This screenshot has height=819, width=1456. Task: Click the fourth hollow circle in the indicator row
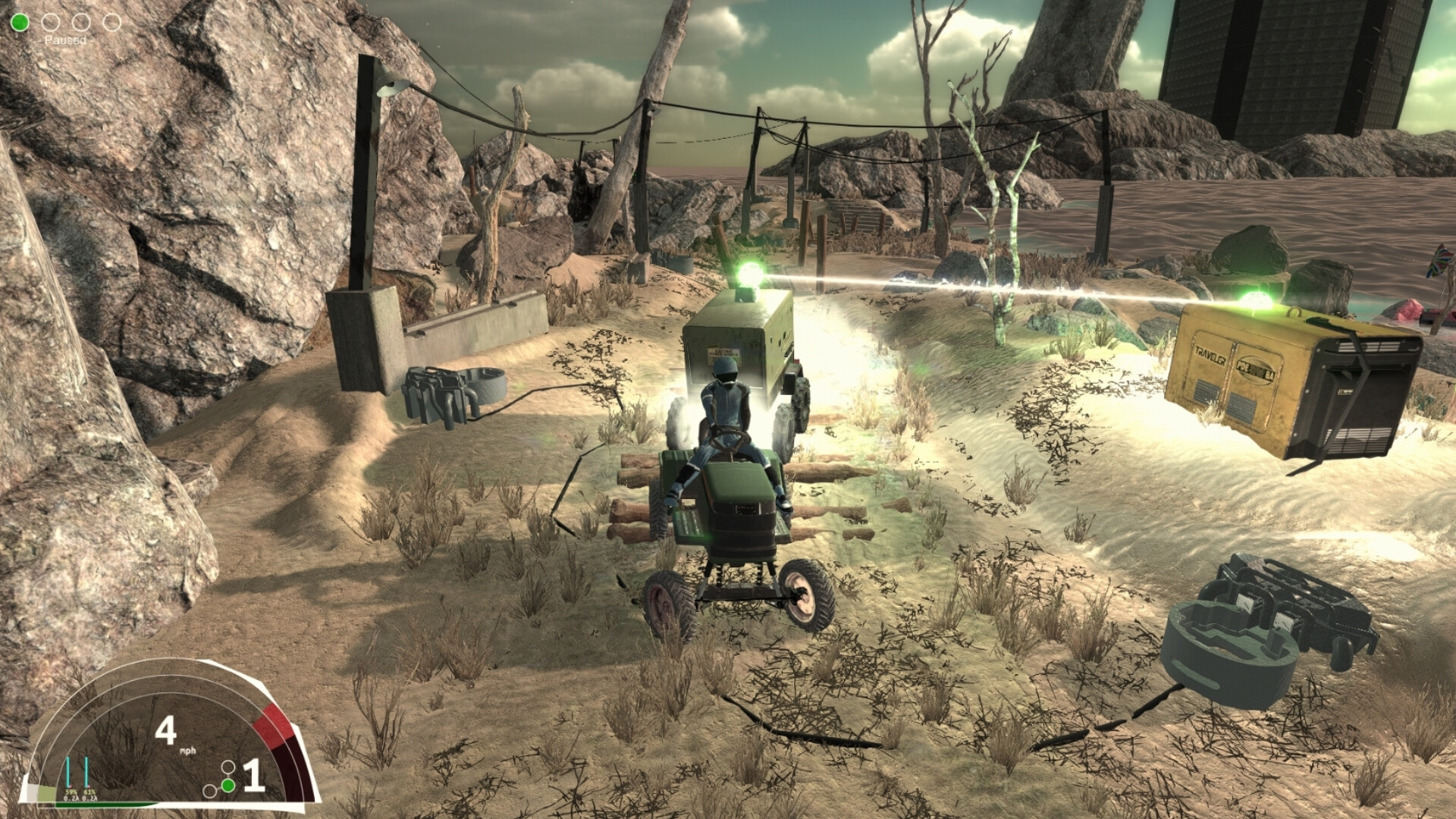point(113,22)
